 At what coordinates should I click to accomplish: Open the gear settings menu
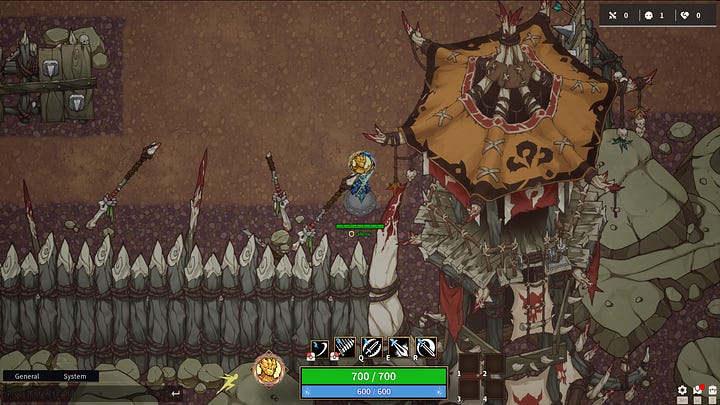(x=682, y=391)
